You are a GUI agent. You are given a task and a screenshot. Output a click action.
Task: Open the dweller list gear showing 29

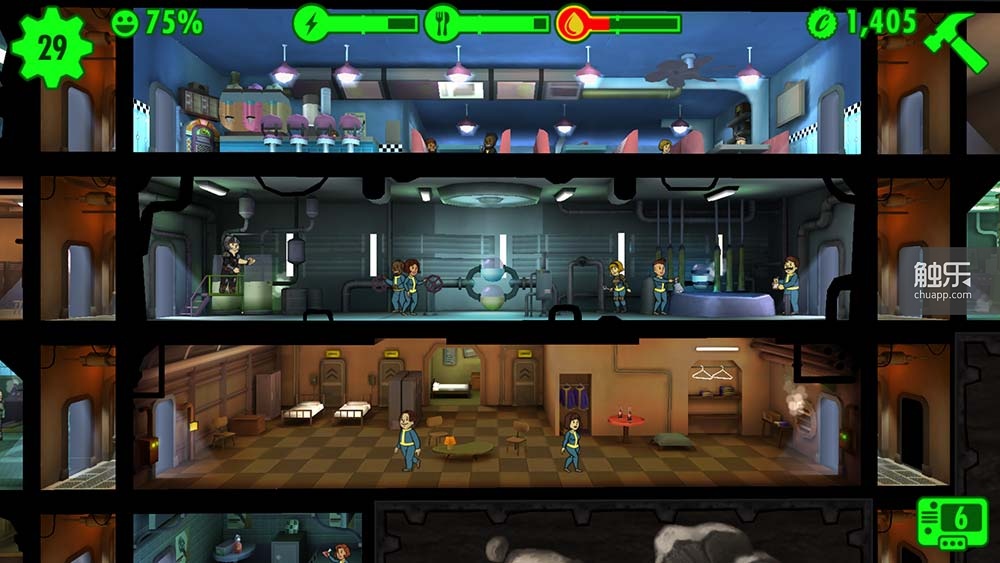point(50,46)
